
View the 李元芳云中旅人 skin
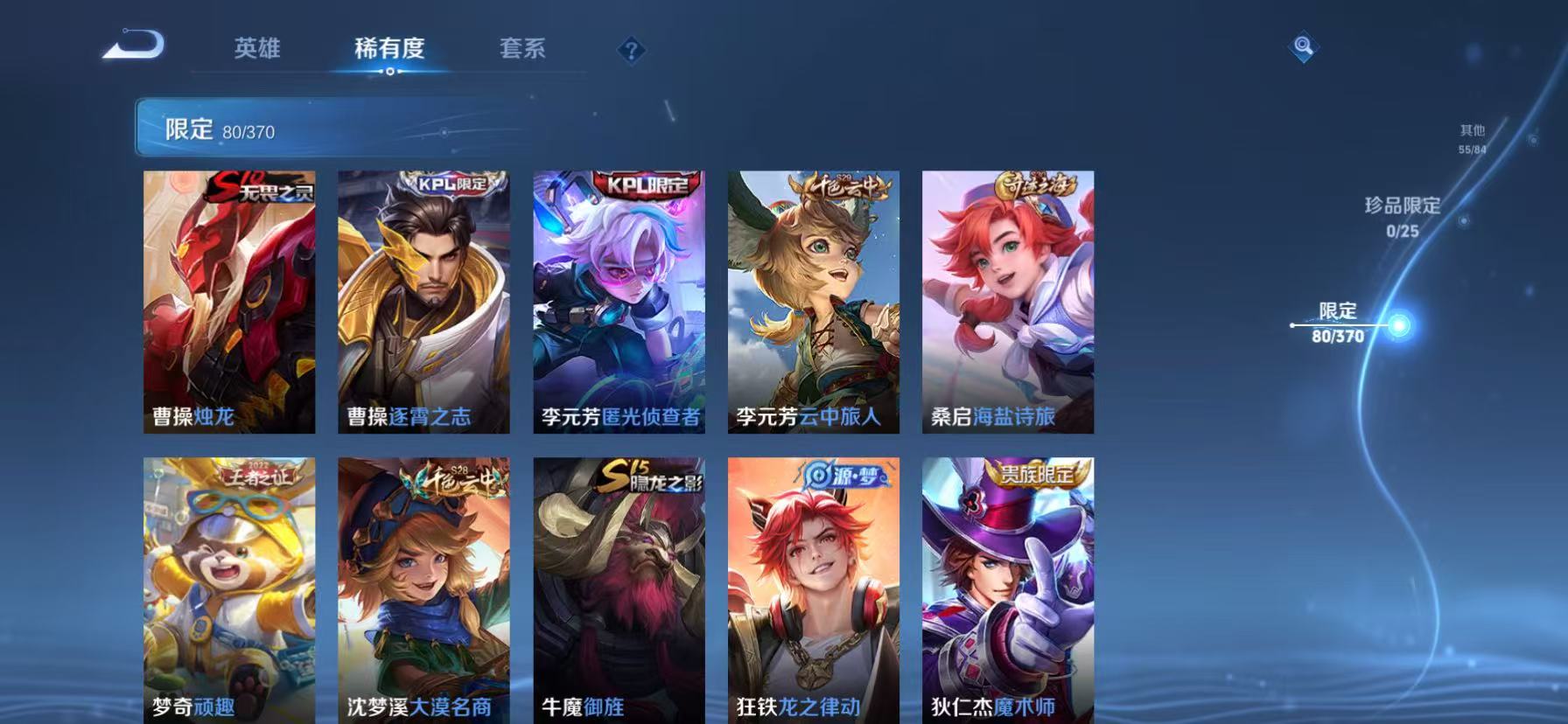pos(814,302)
